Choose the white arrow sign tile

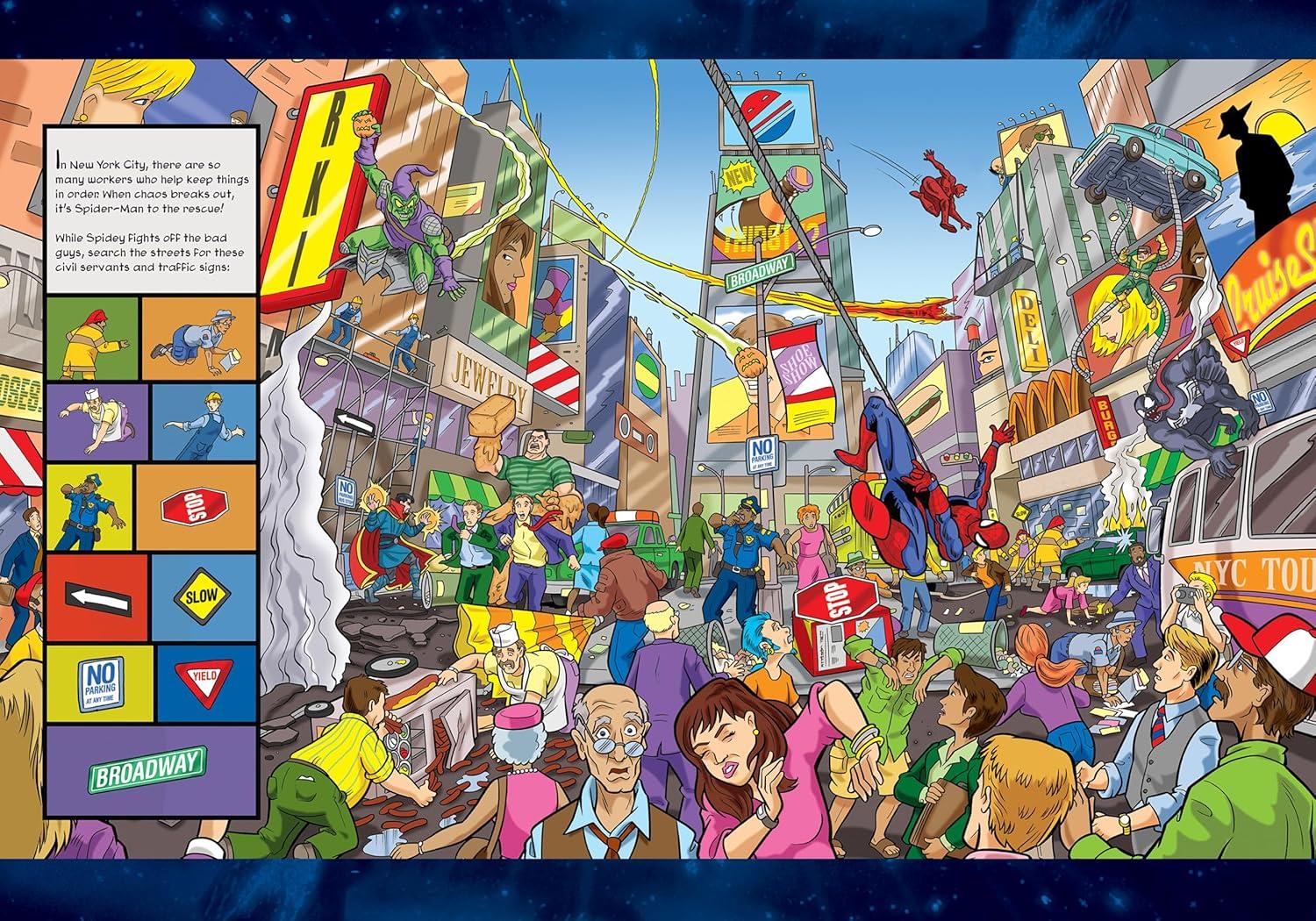[x=98, y=599]
